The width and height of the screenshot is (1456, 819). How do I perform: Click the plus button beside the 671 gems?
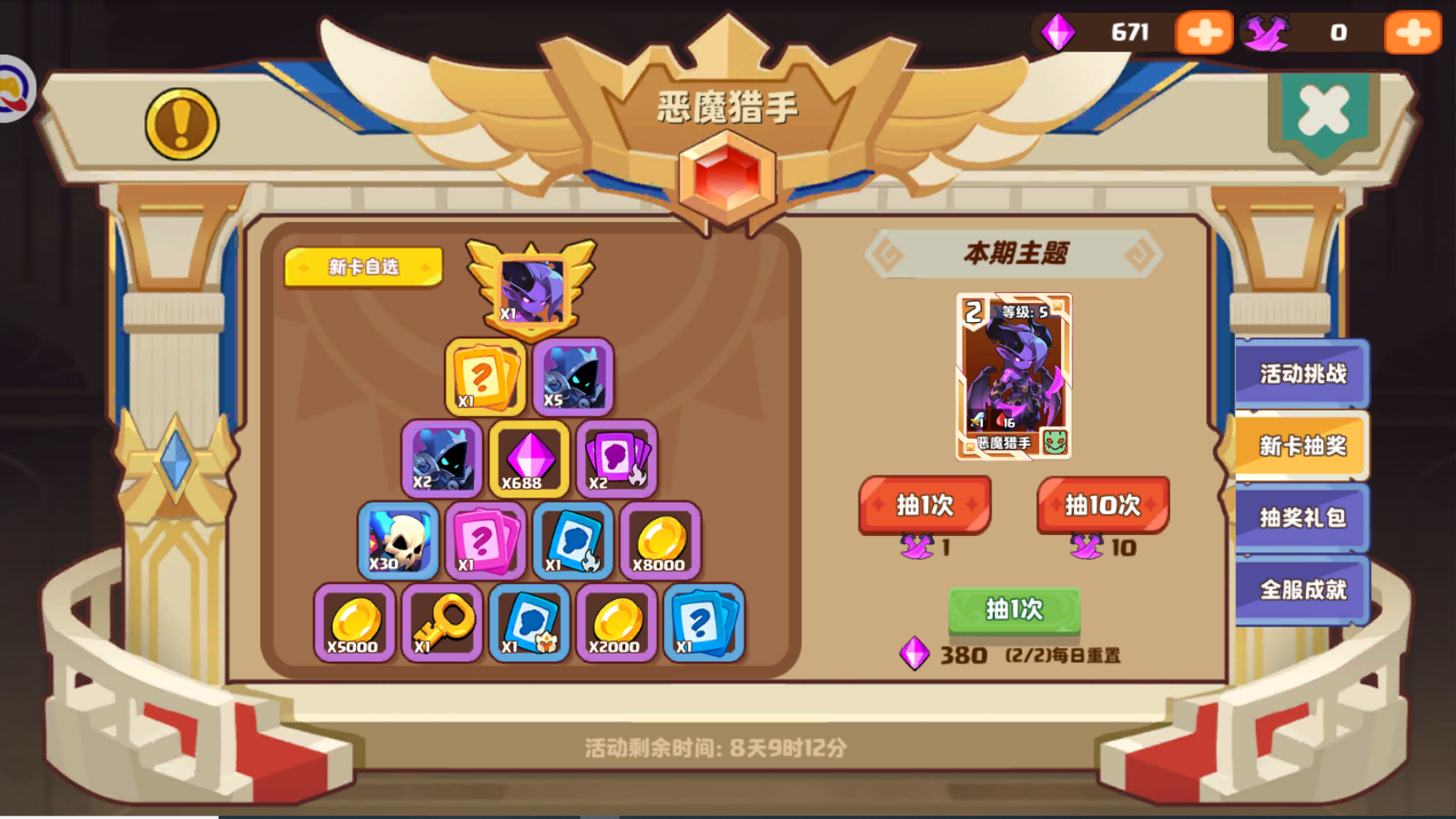[x=1204, y=33]
